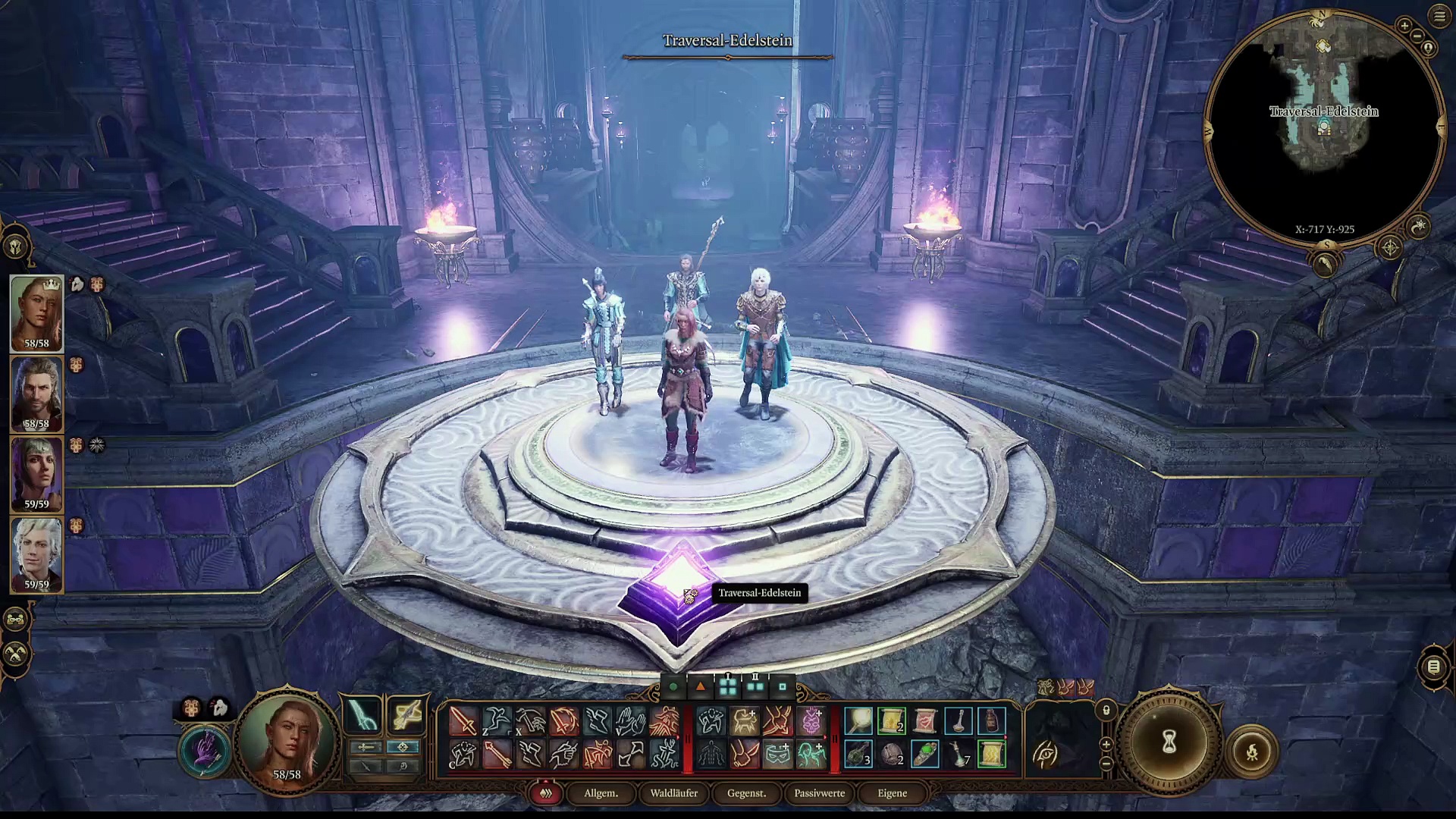Open the Waldläufer hotbar tab
Viewport: 1456px width, 819px height.
coord(673,793)
